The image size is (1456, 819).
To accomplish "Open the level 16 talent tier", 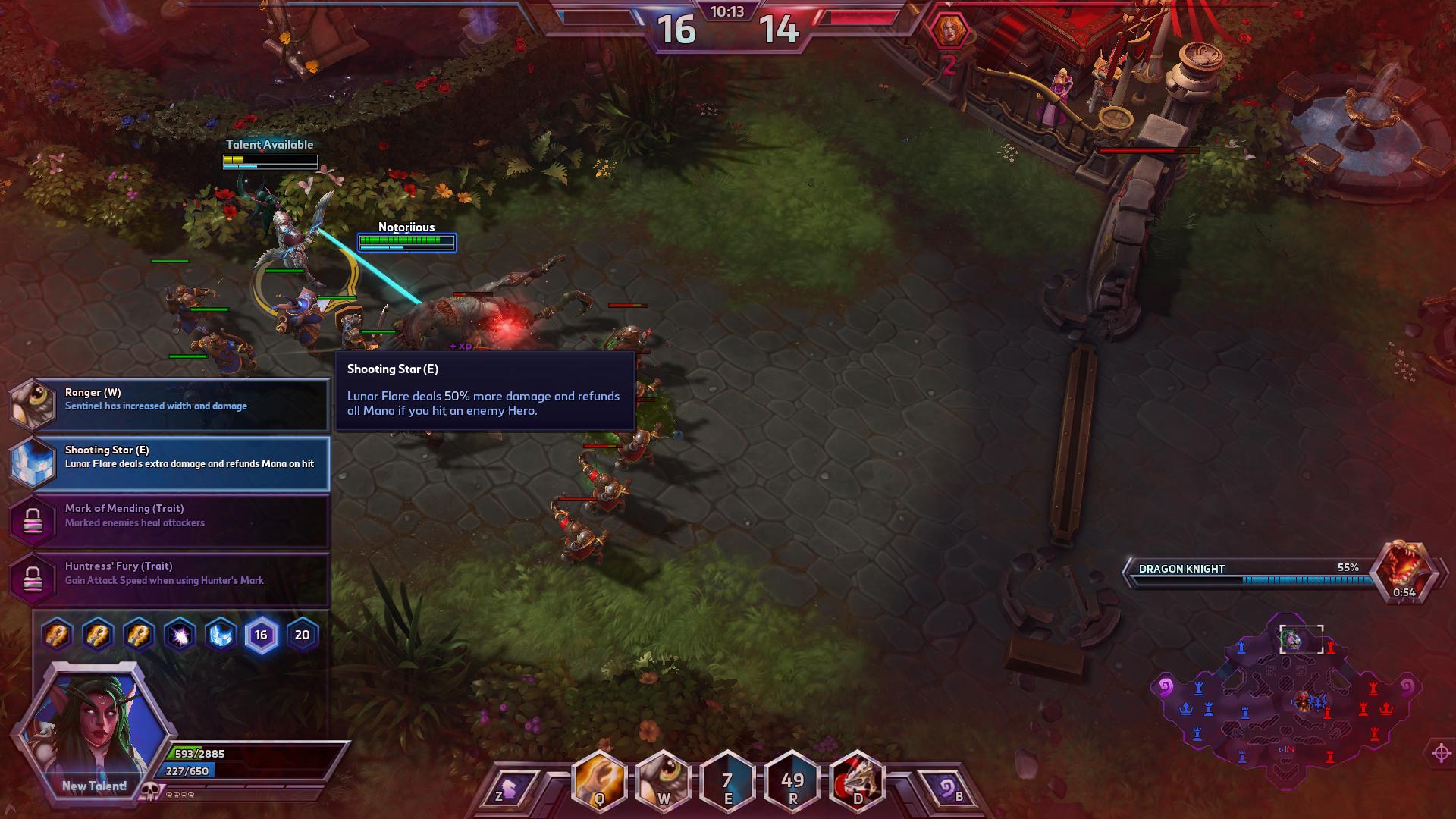I will [x=261, y=635].
